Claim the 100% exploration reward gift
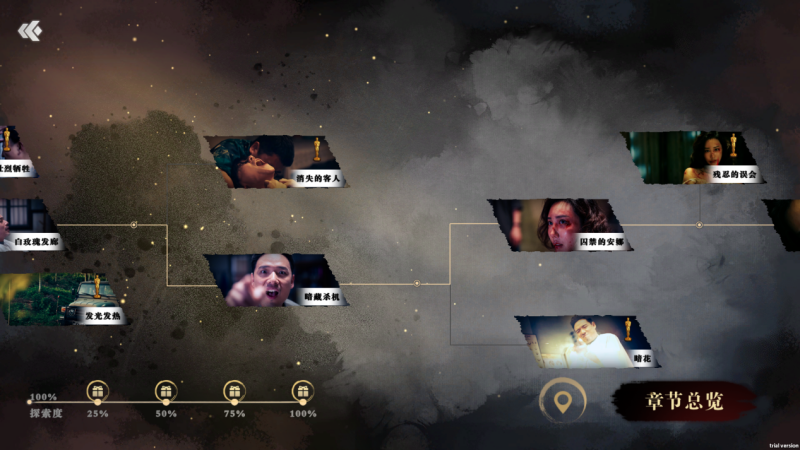 coord(303,391)
